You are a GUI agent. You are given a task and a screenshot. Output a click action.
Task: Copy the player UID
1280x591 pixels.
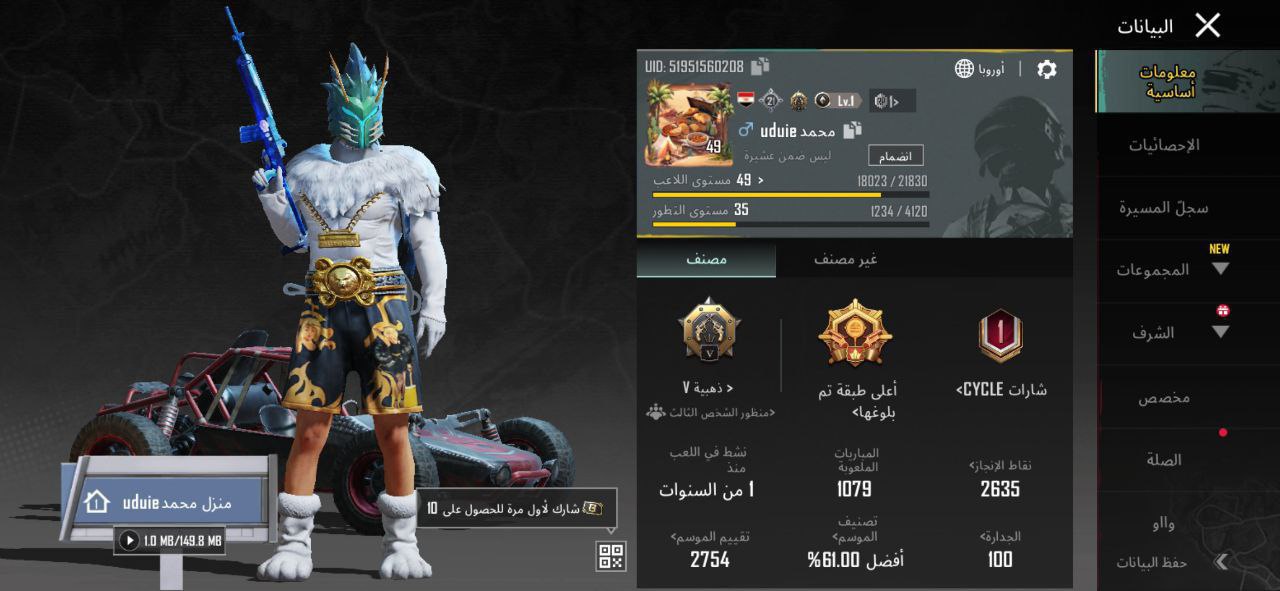coord(761,67)
